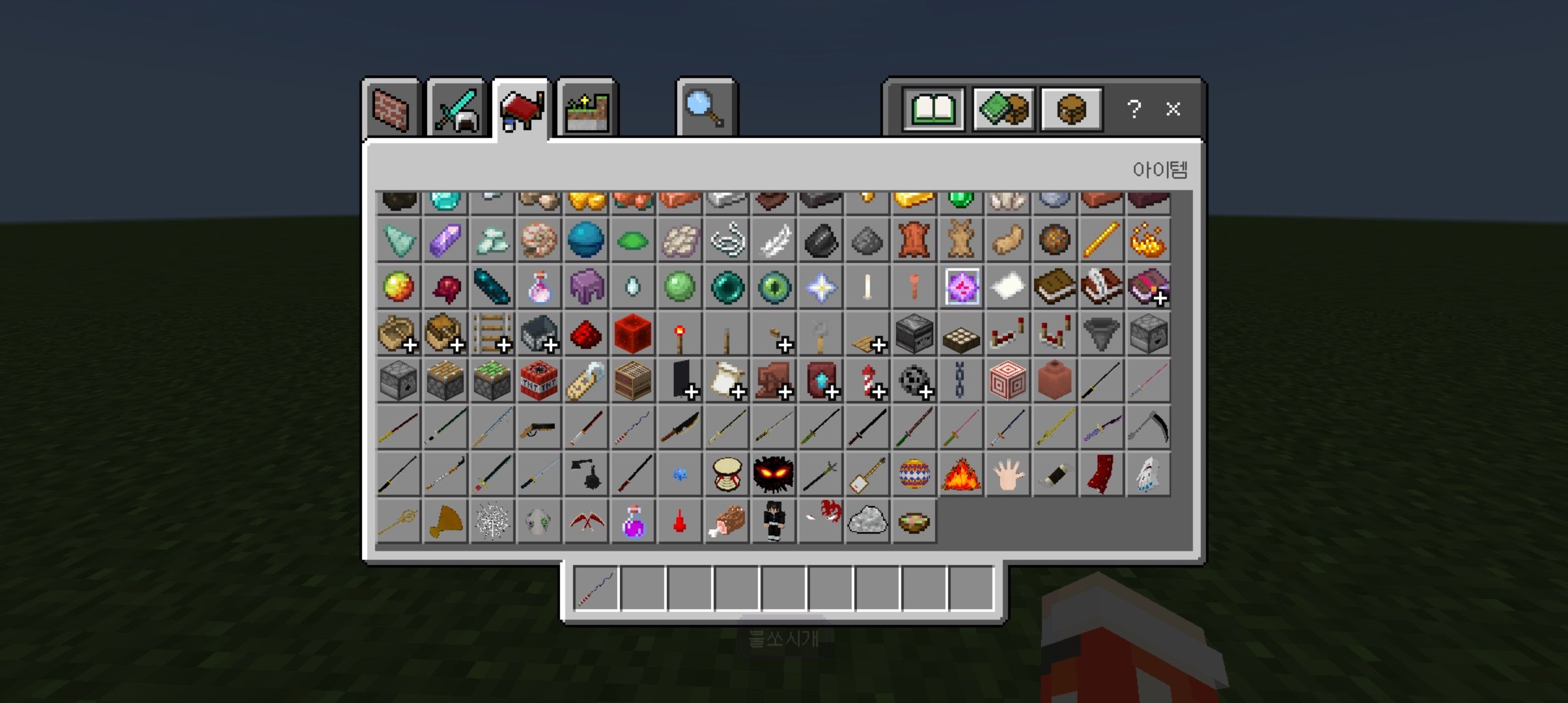
Task: Click the question mark help button
Action: click(x=1134, y=109)
